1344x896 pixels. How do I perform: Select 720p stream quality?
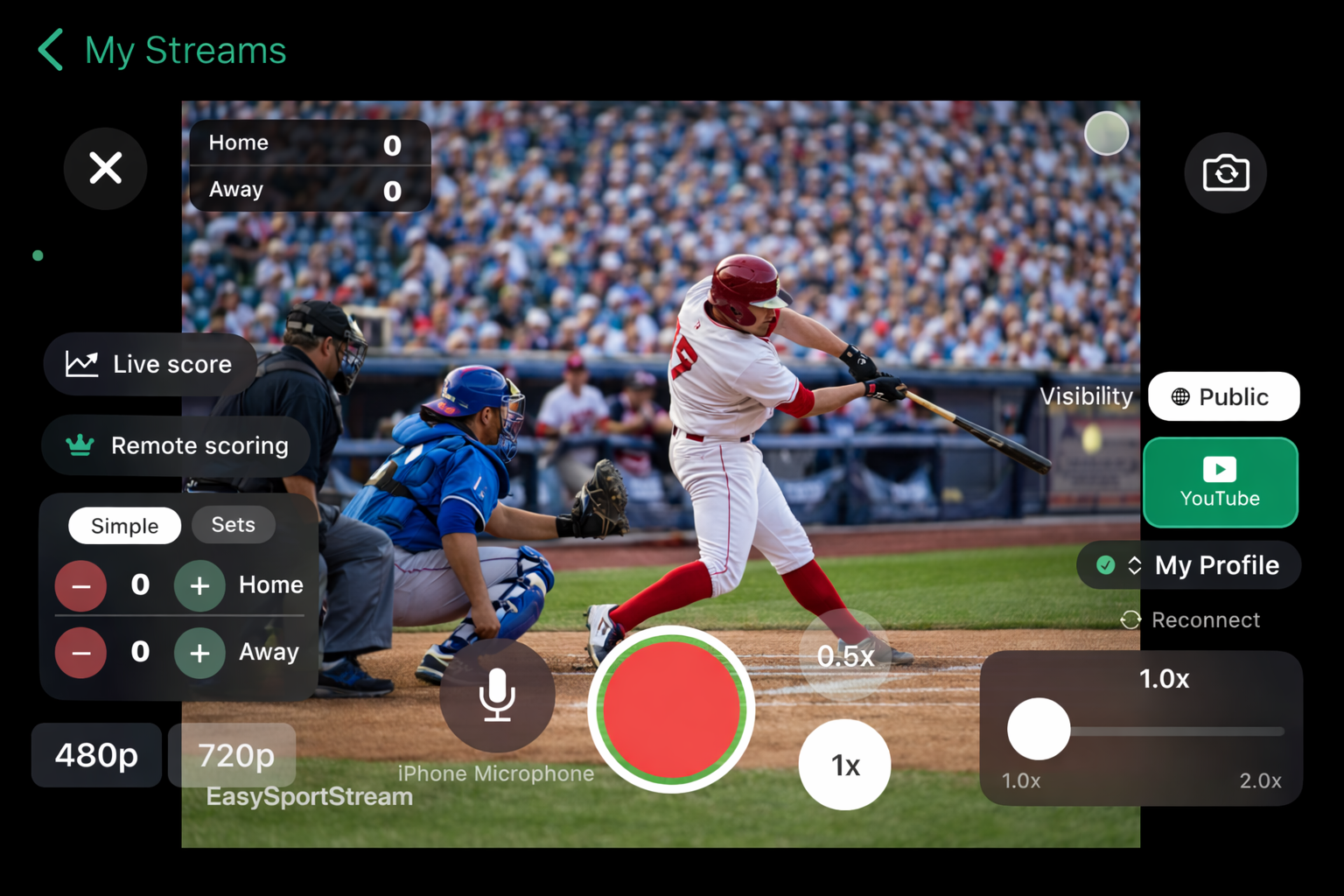(x=233, y=754)
